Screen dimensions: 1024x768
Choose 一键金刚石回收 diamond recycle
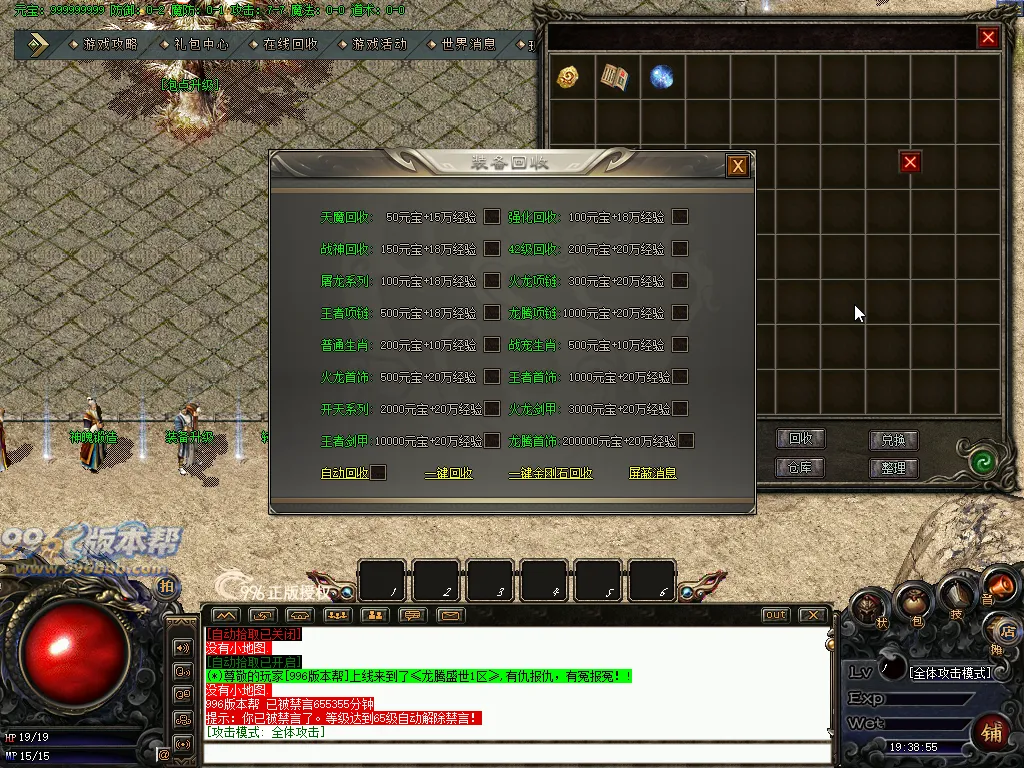click(x=550, y=473)
